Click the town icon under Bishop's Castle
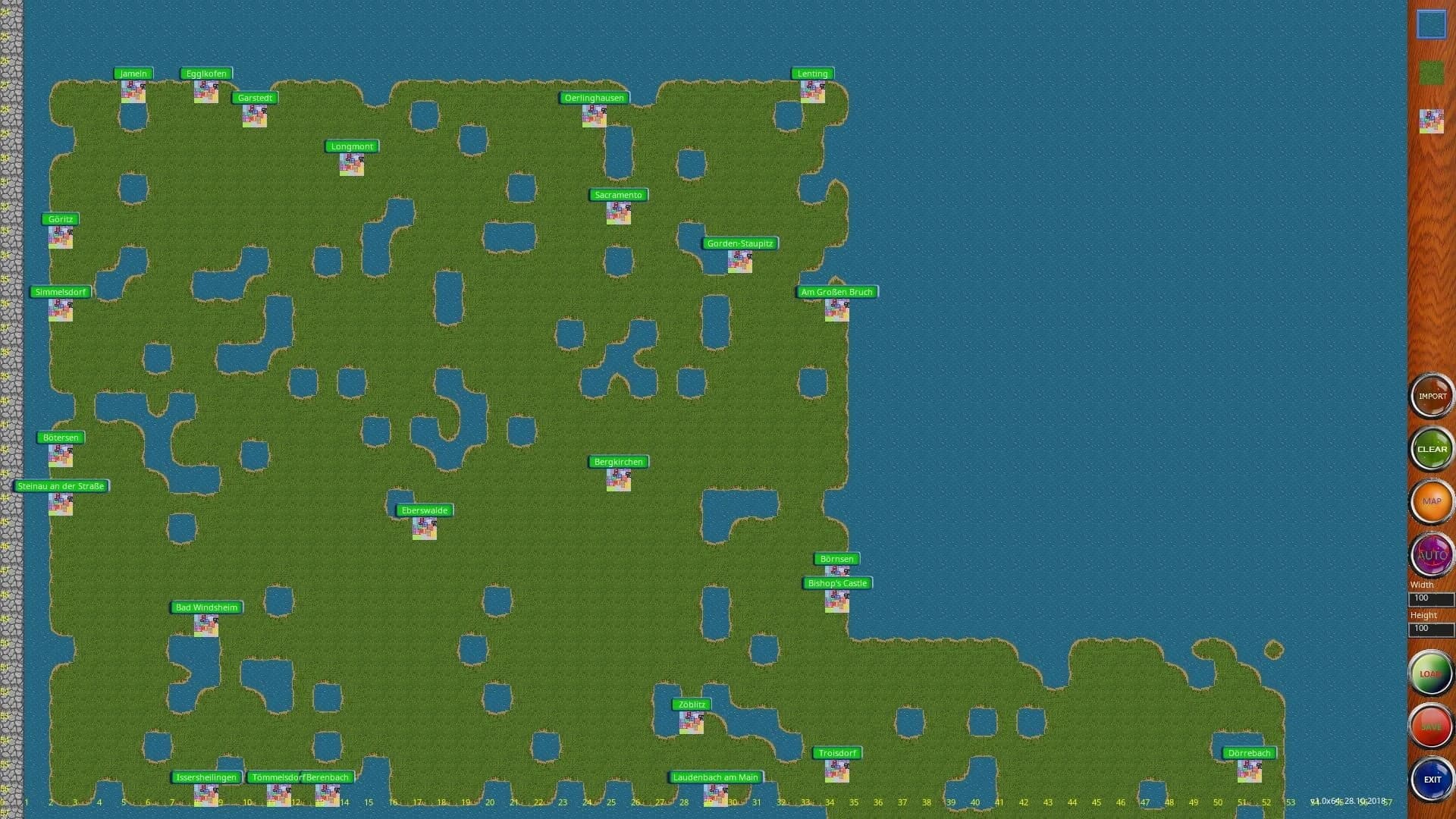Image resolution: width=1456 pixels, height=819 pixels. 836,601
